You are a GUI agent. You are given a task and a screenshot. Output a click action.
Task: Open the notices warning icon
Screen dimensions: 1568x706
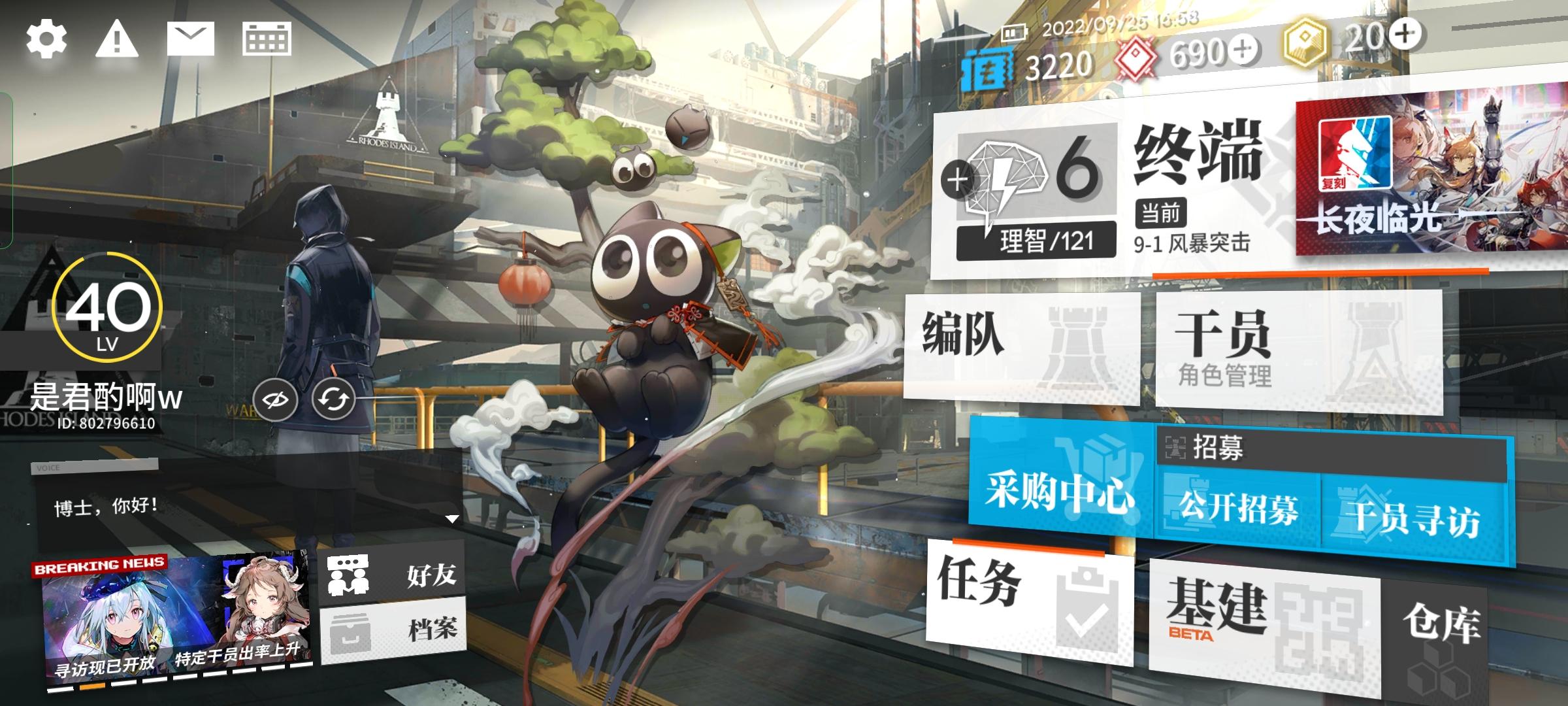(x=116, y=39)
